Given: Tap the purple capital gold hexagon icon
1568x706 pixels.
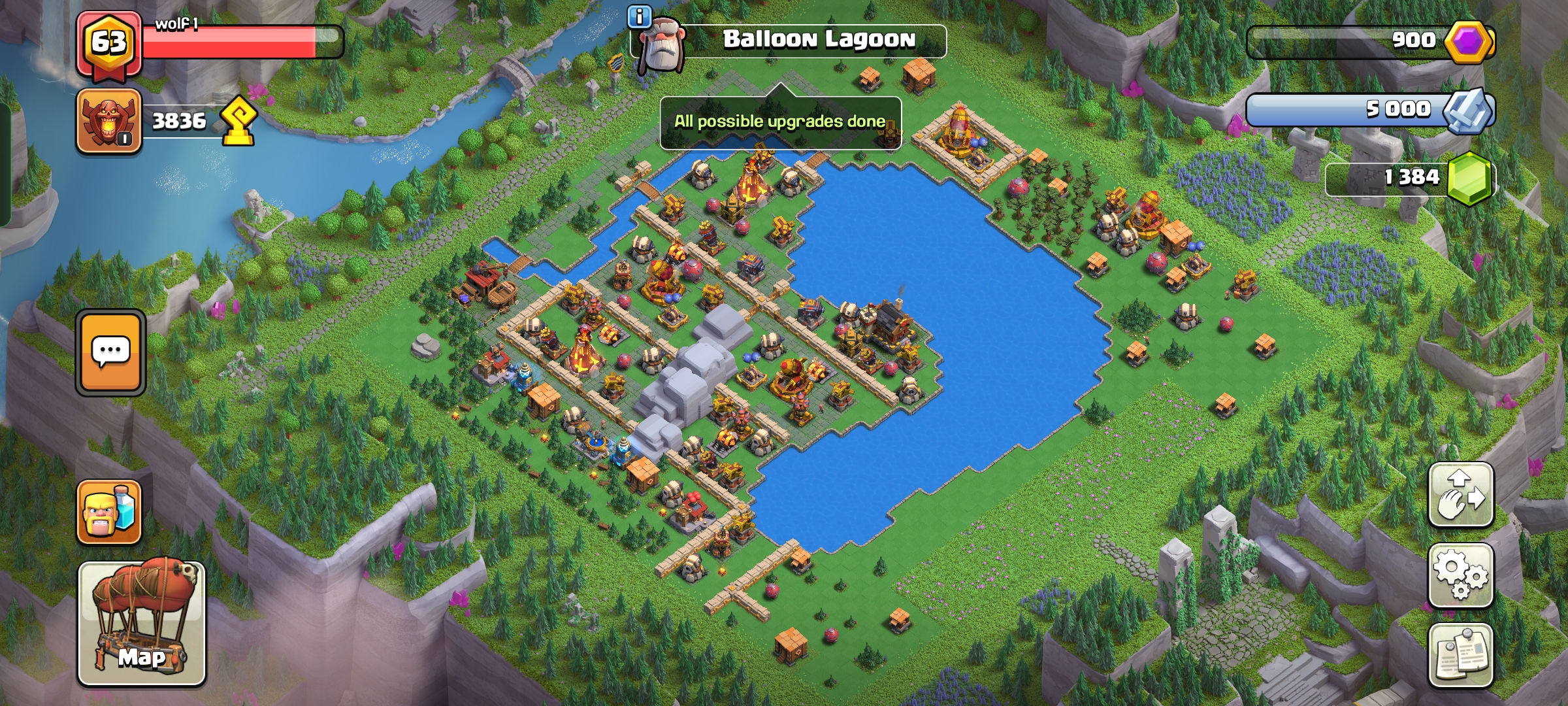Looking at the screenshot, I should 1469,42.
